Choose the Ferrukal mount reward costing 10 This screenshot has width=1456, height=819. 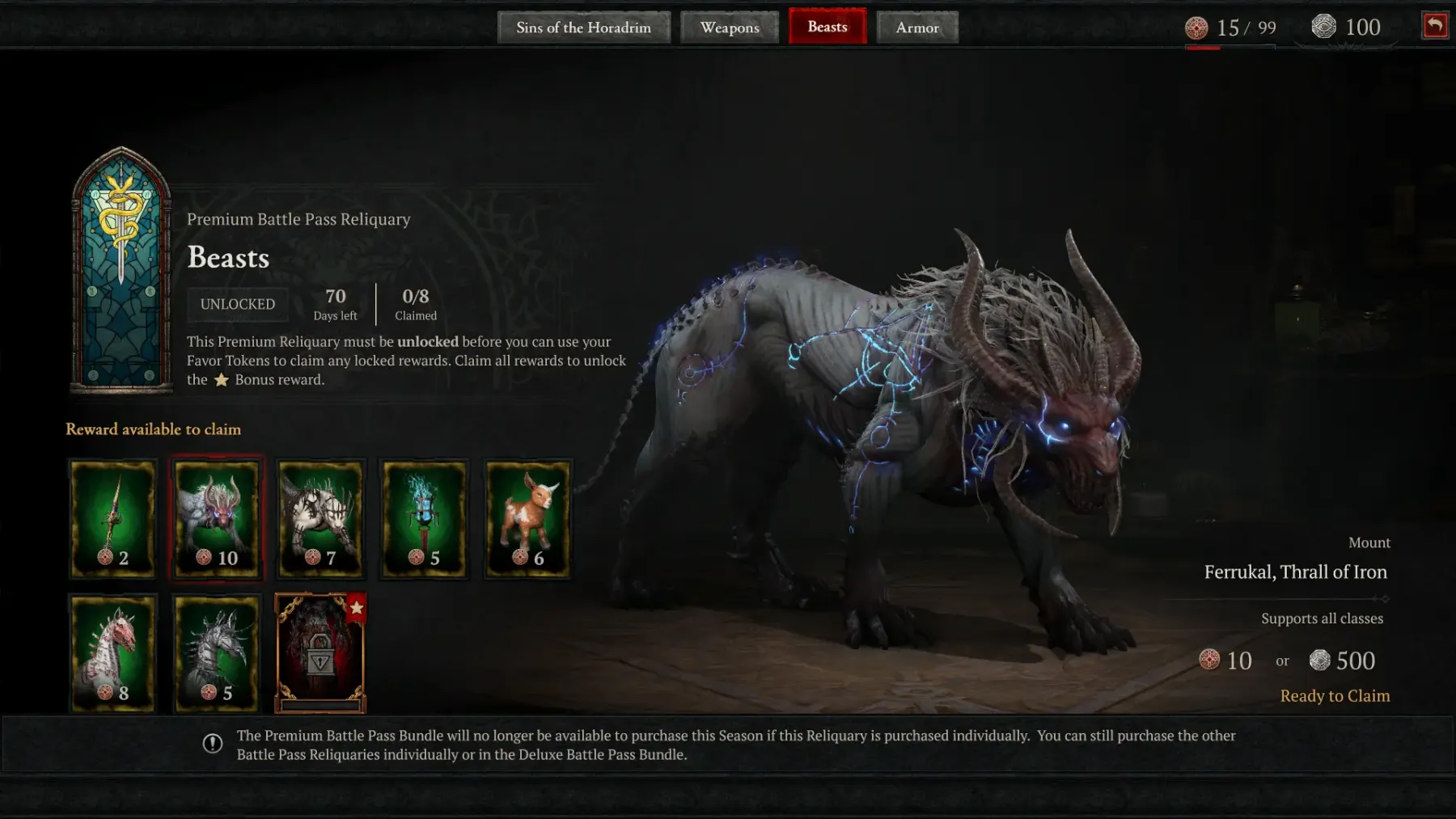[217, 518]
